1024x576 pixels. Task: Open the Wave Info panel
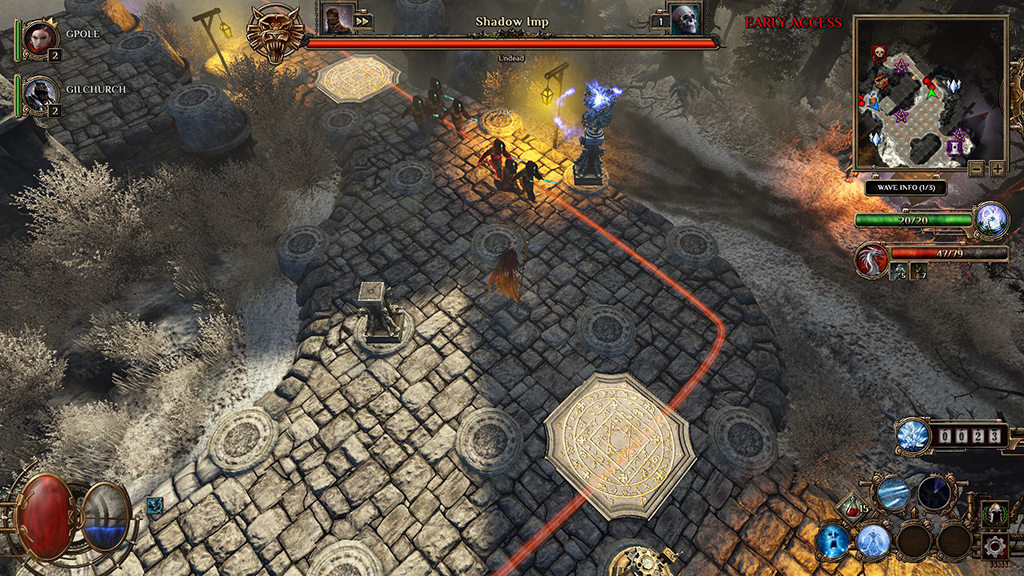[906, 187]
